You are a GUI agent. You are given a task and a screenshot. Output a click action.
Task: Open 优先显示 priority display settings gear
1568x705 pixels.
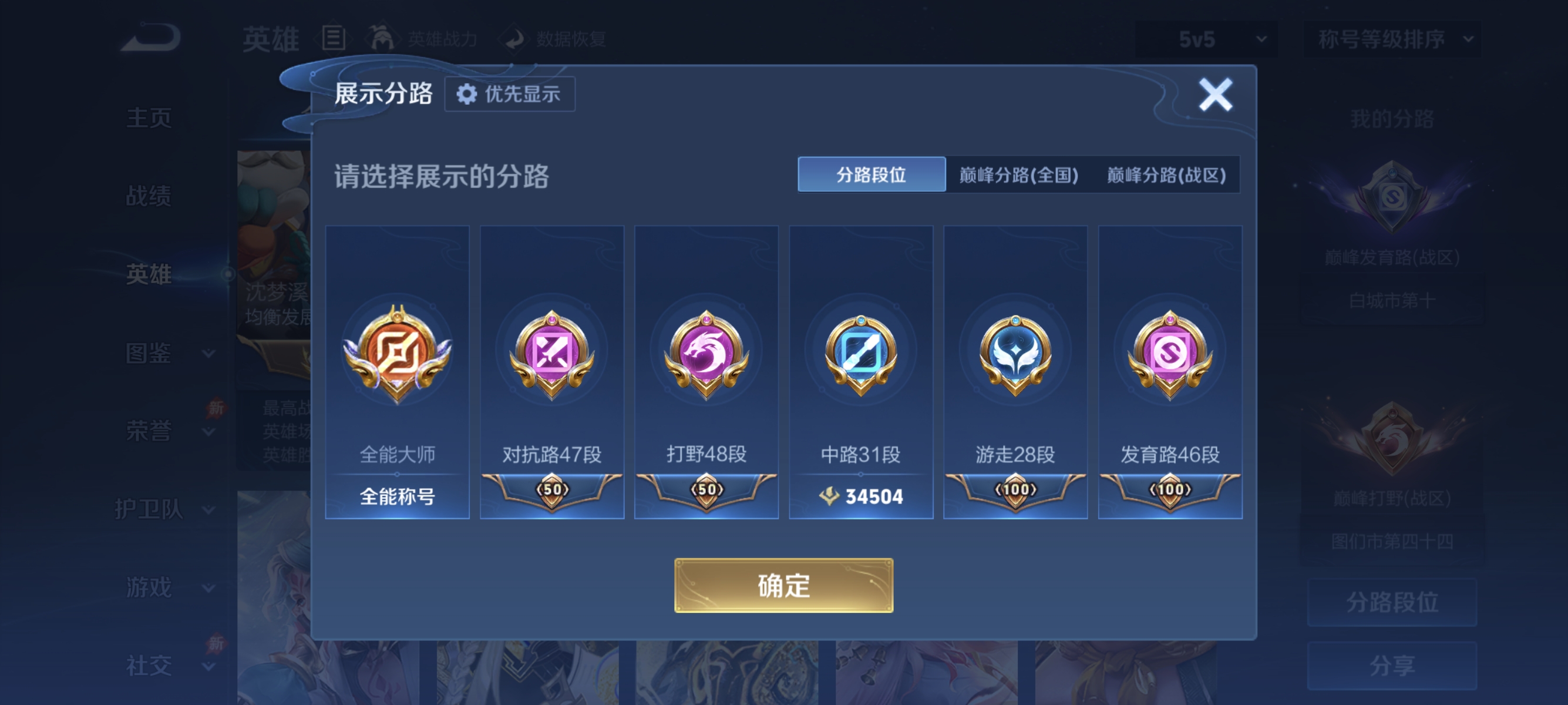pos(510,95)
